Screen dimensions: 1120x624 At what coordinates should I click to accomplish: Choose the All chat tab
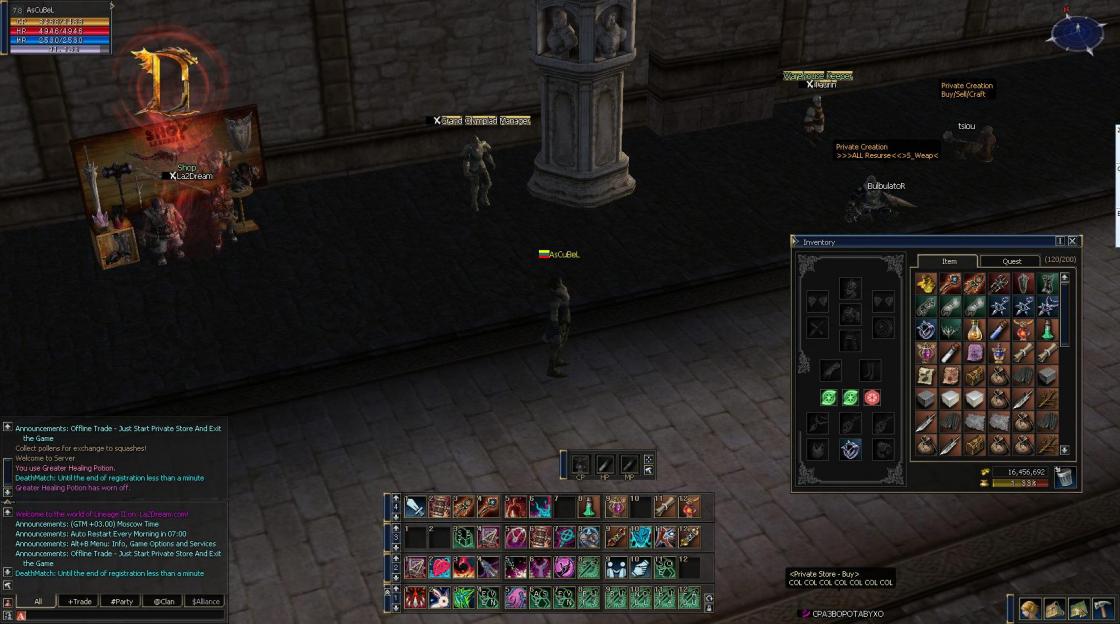[x=38, y=601]
